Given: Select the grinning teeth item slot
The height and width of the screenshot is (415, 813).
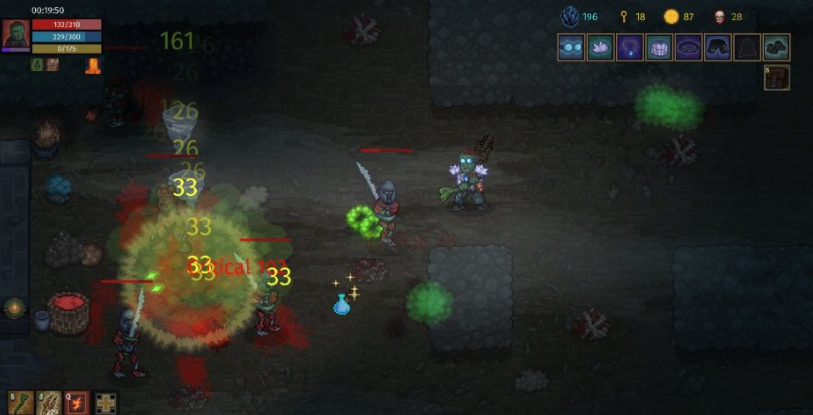Looking at the screenshot, I should (x=659, y=47).
